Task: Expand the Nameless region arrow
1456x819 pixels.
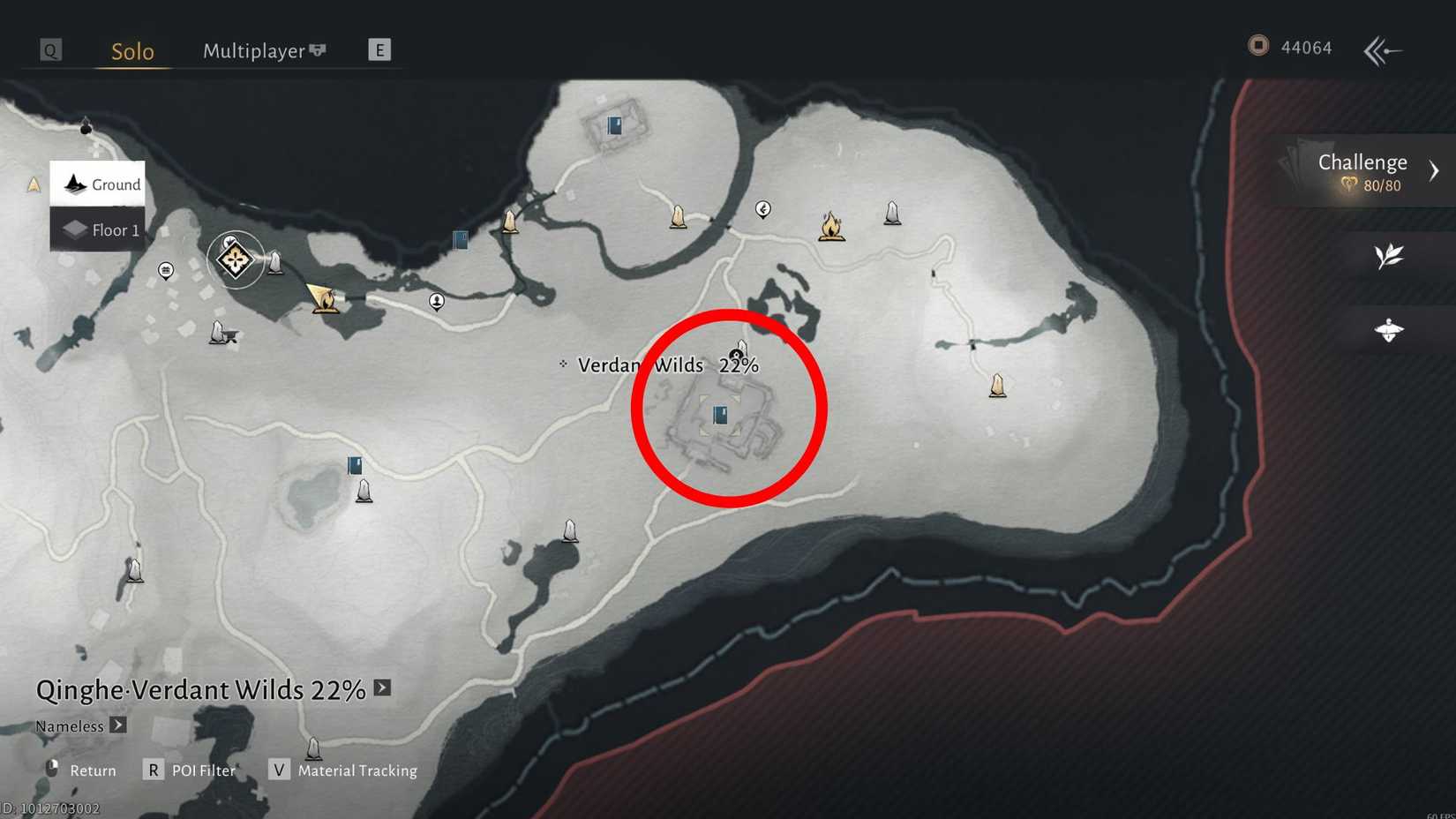Action: (x=117, y=725)
